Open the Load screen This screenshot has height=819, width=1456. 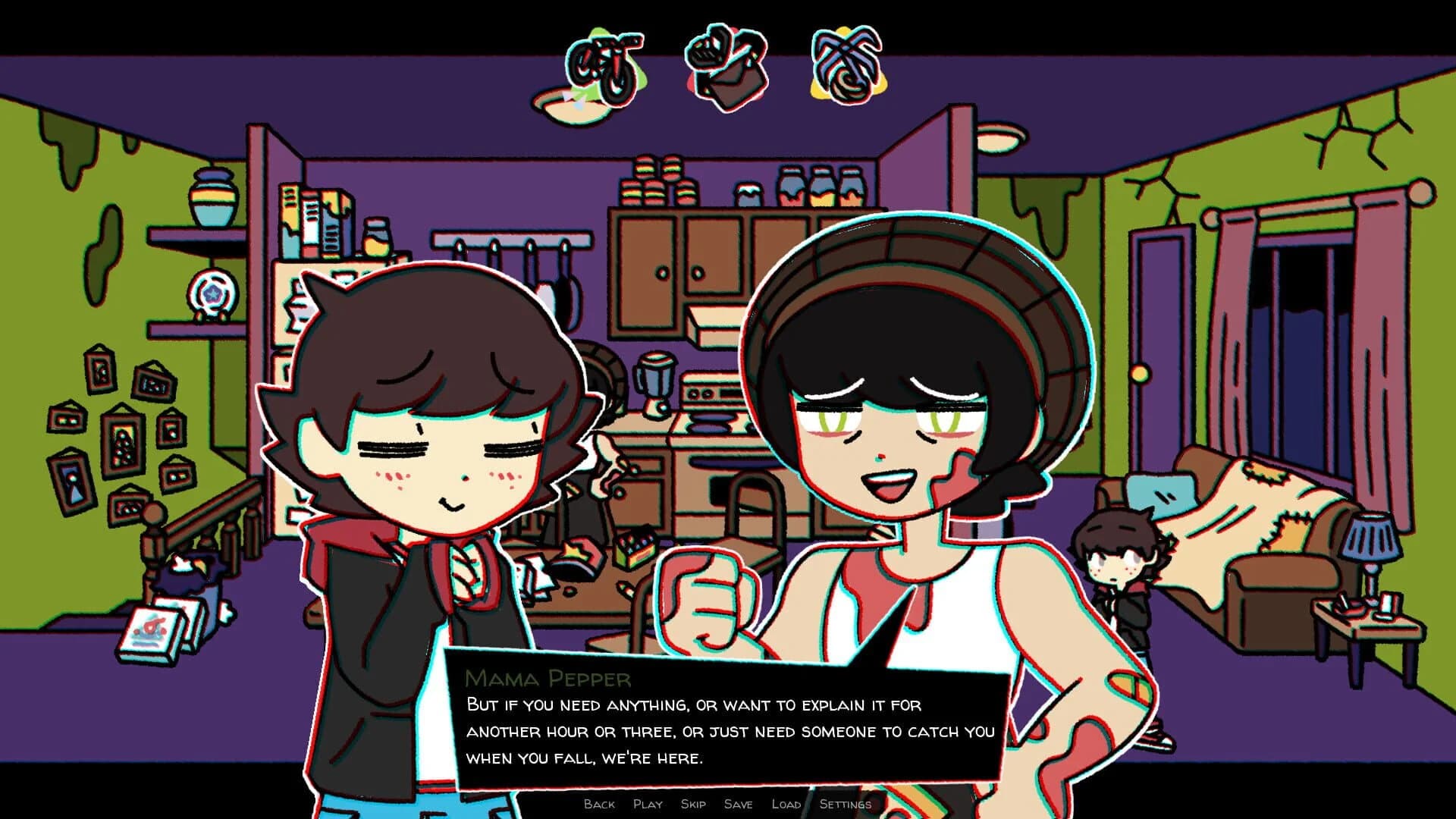coord(787,804)
